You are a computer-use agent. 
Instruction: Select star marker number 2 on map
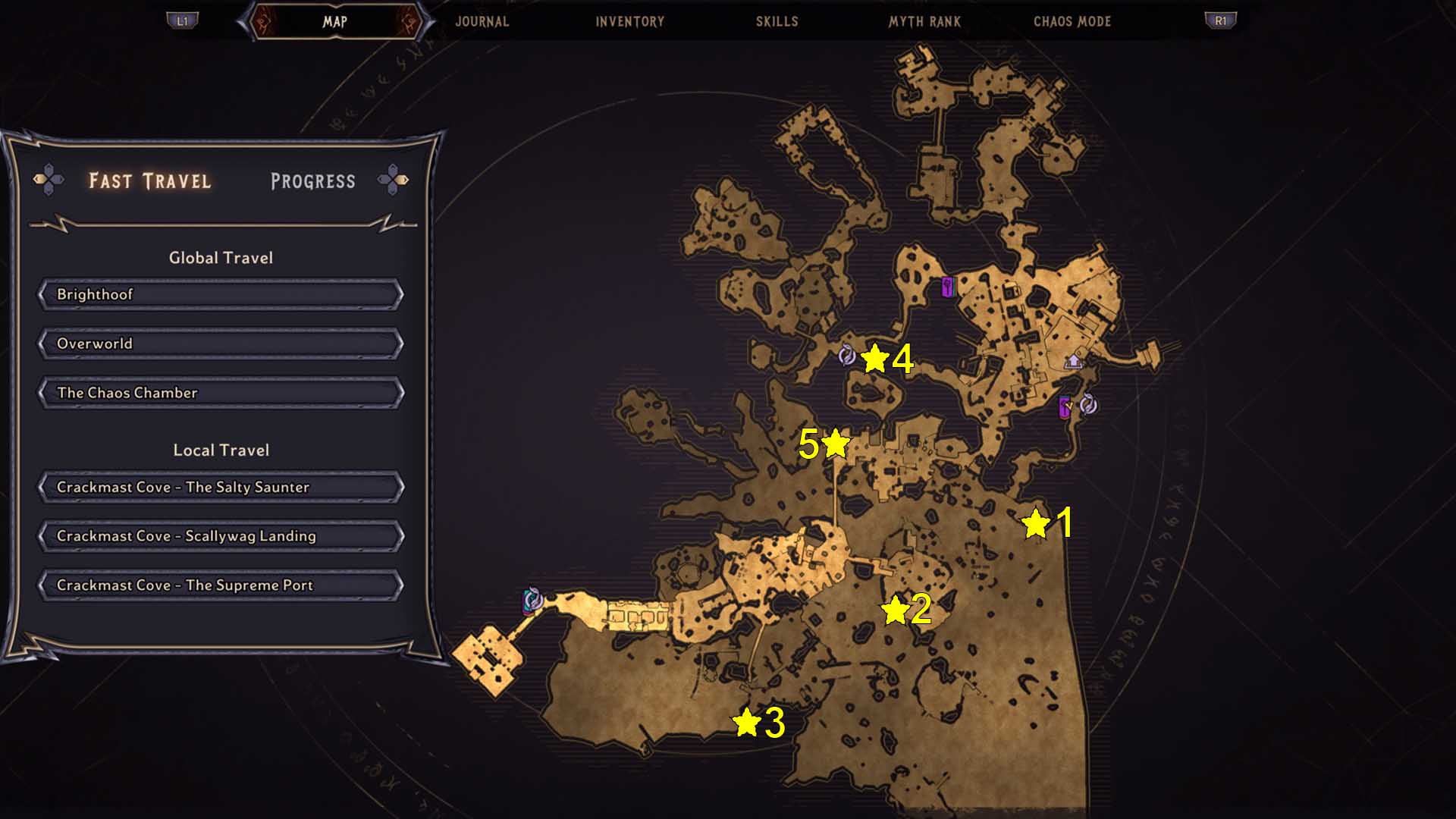[x=895, y=610]
